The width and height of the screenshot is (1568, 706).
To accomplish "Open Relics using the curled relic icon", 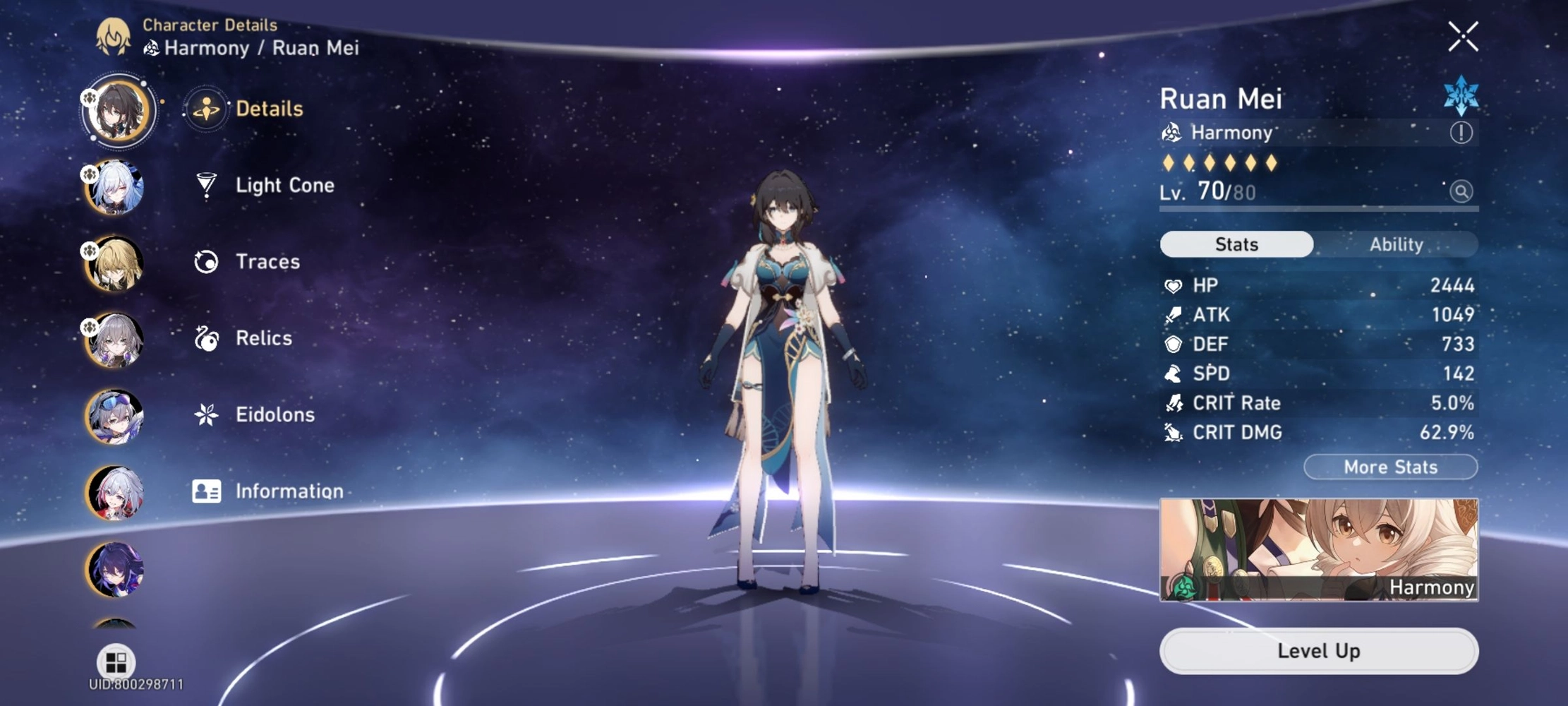I will (x=207, y=338).
